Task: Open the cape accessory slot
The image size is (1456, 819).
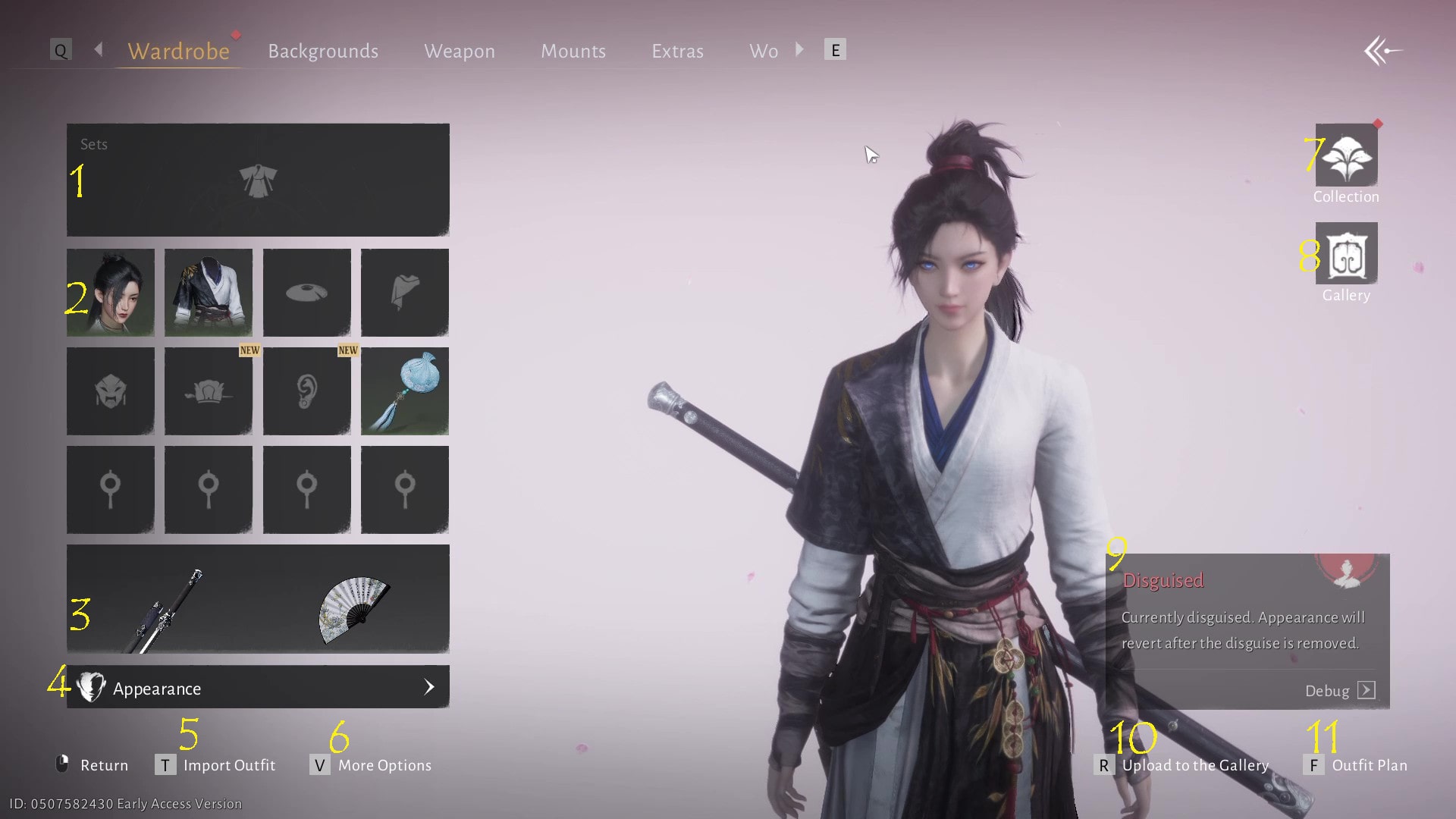Action: pos(405,293)
